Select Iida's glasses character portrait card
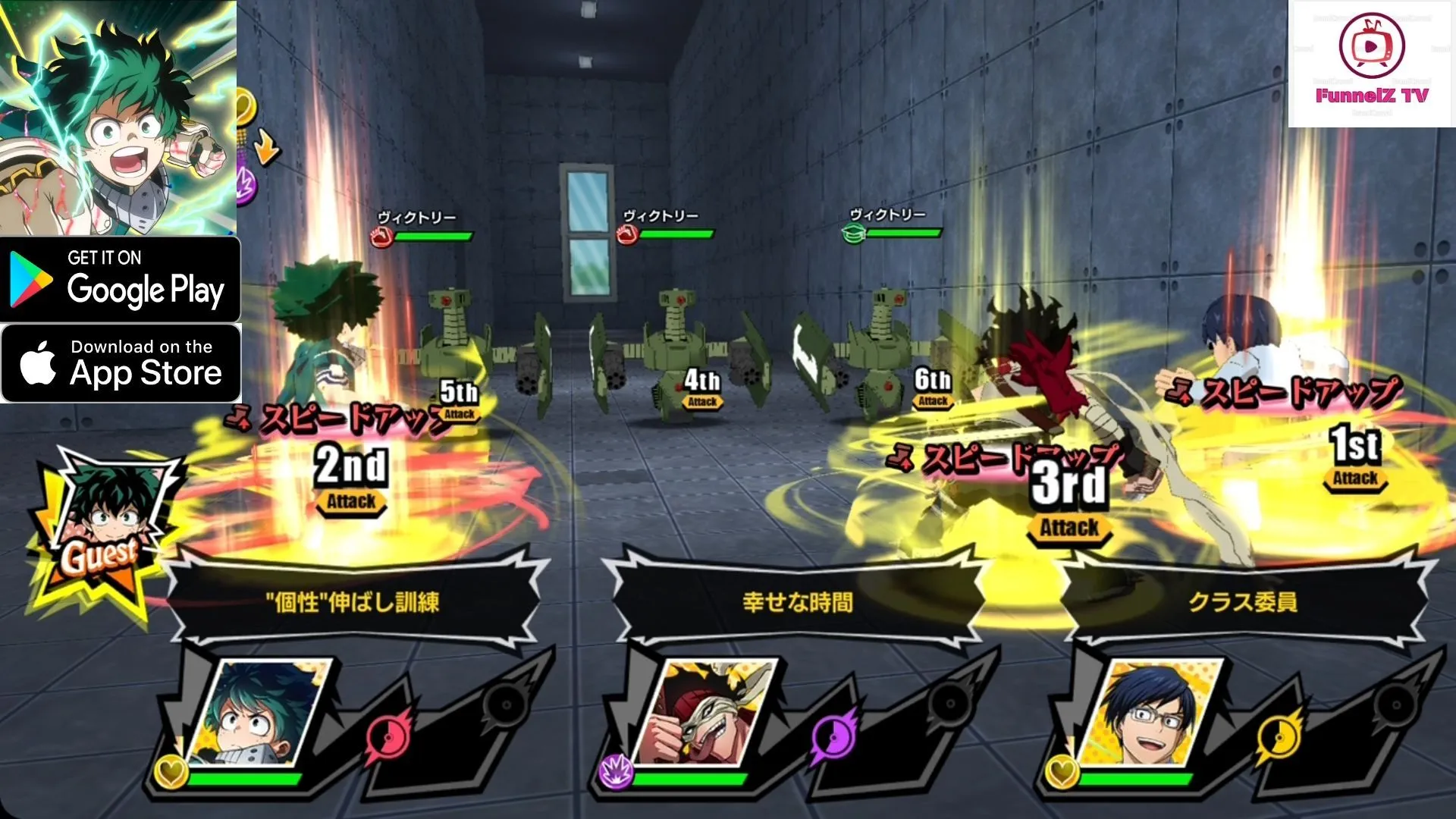 click(x=1150, y=713)
